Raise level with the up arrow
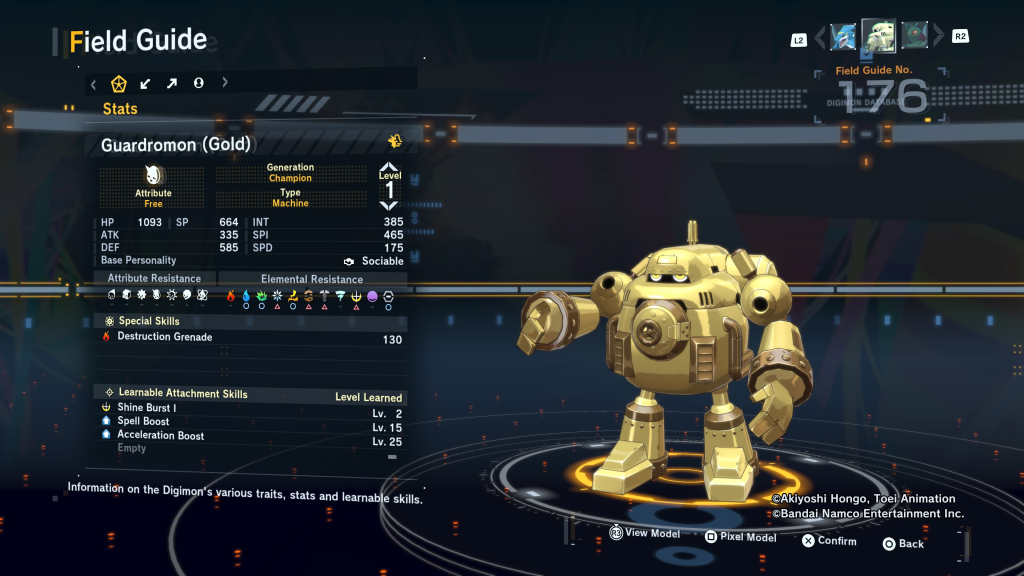 (x=389, y=167)
